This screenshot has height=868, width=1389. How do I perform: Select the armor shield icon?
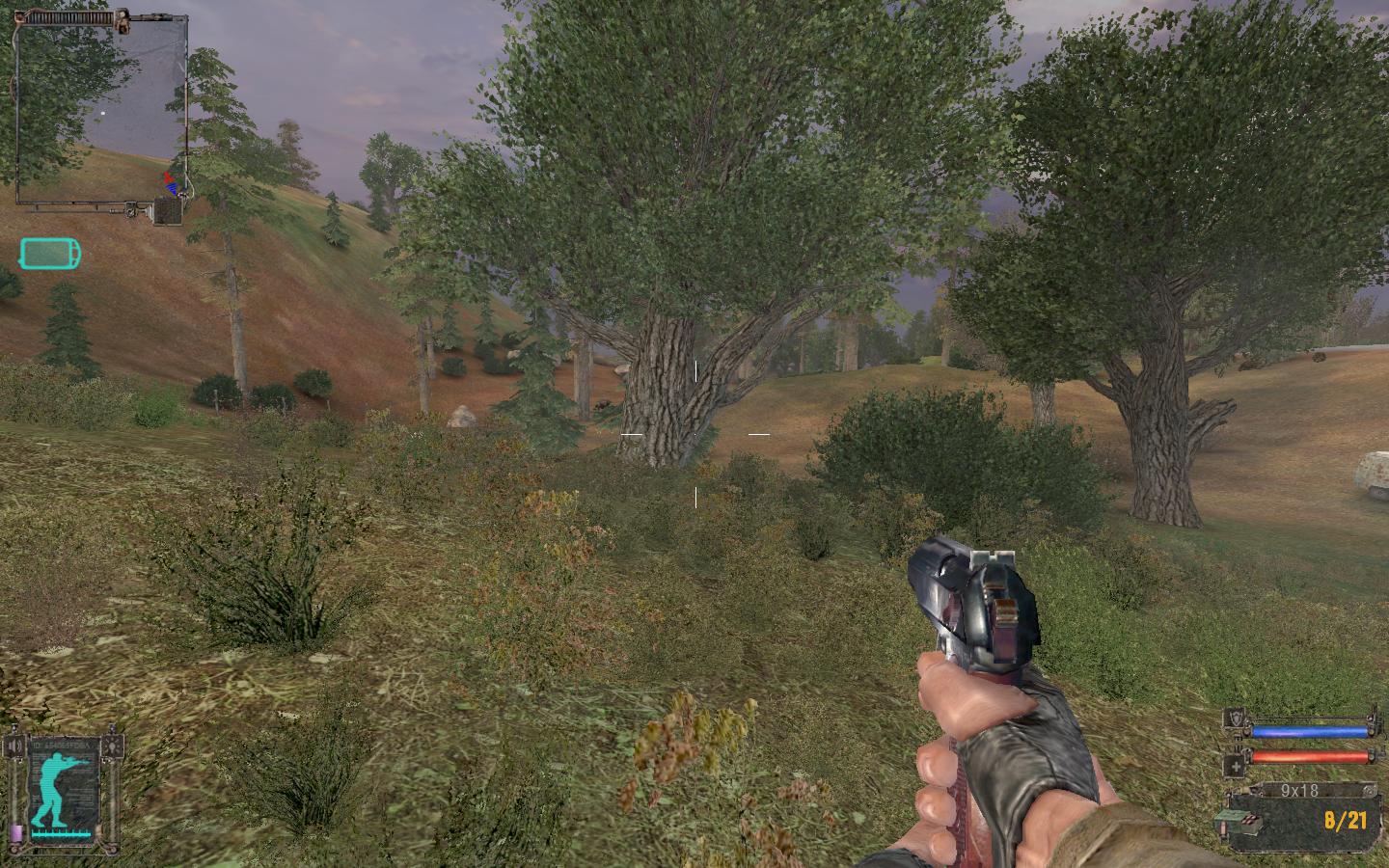coord(1234,718)
